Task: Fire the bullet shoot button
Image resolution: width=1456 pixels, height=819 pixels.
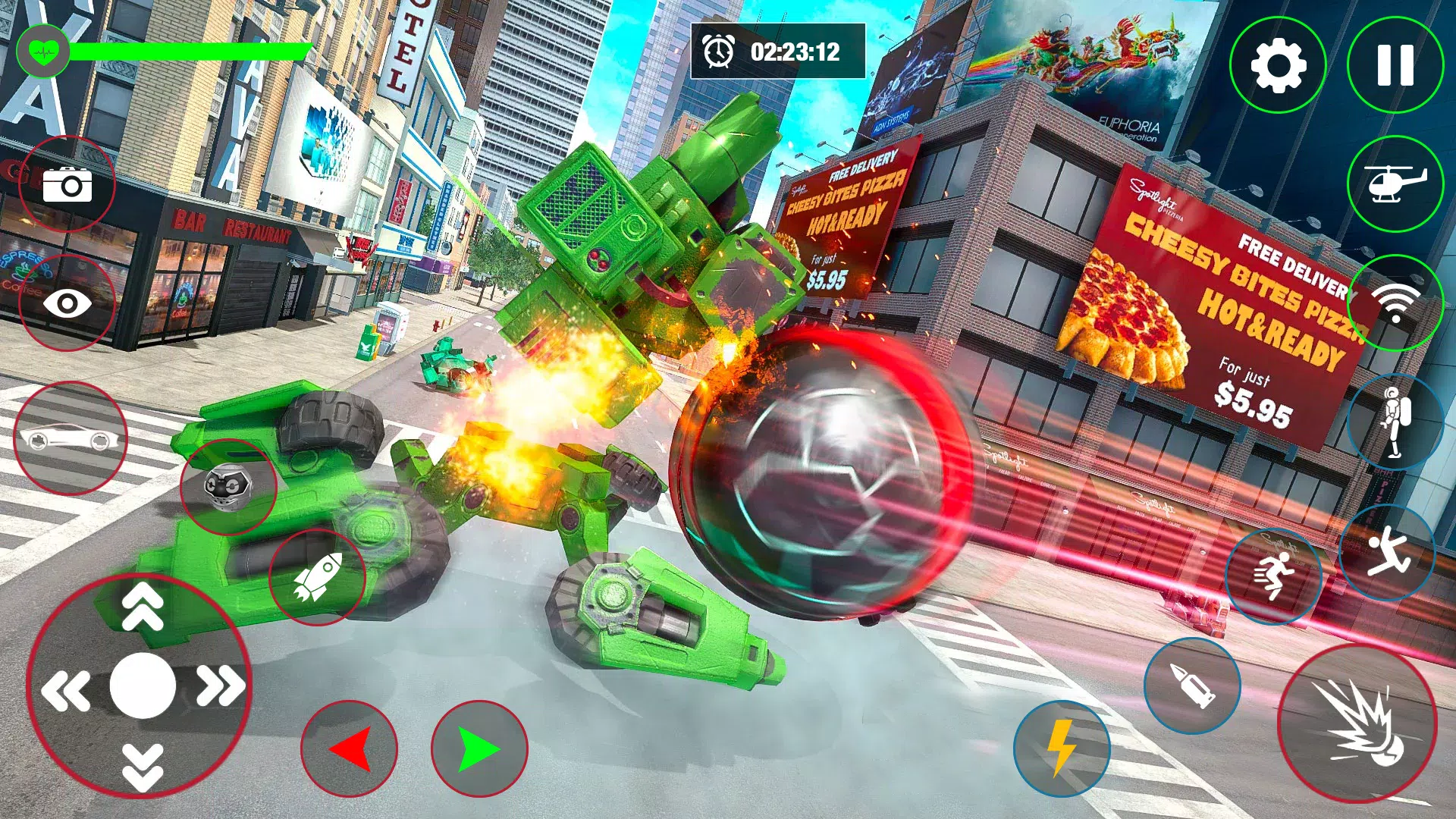Action: (x=1192, y=686)
